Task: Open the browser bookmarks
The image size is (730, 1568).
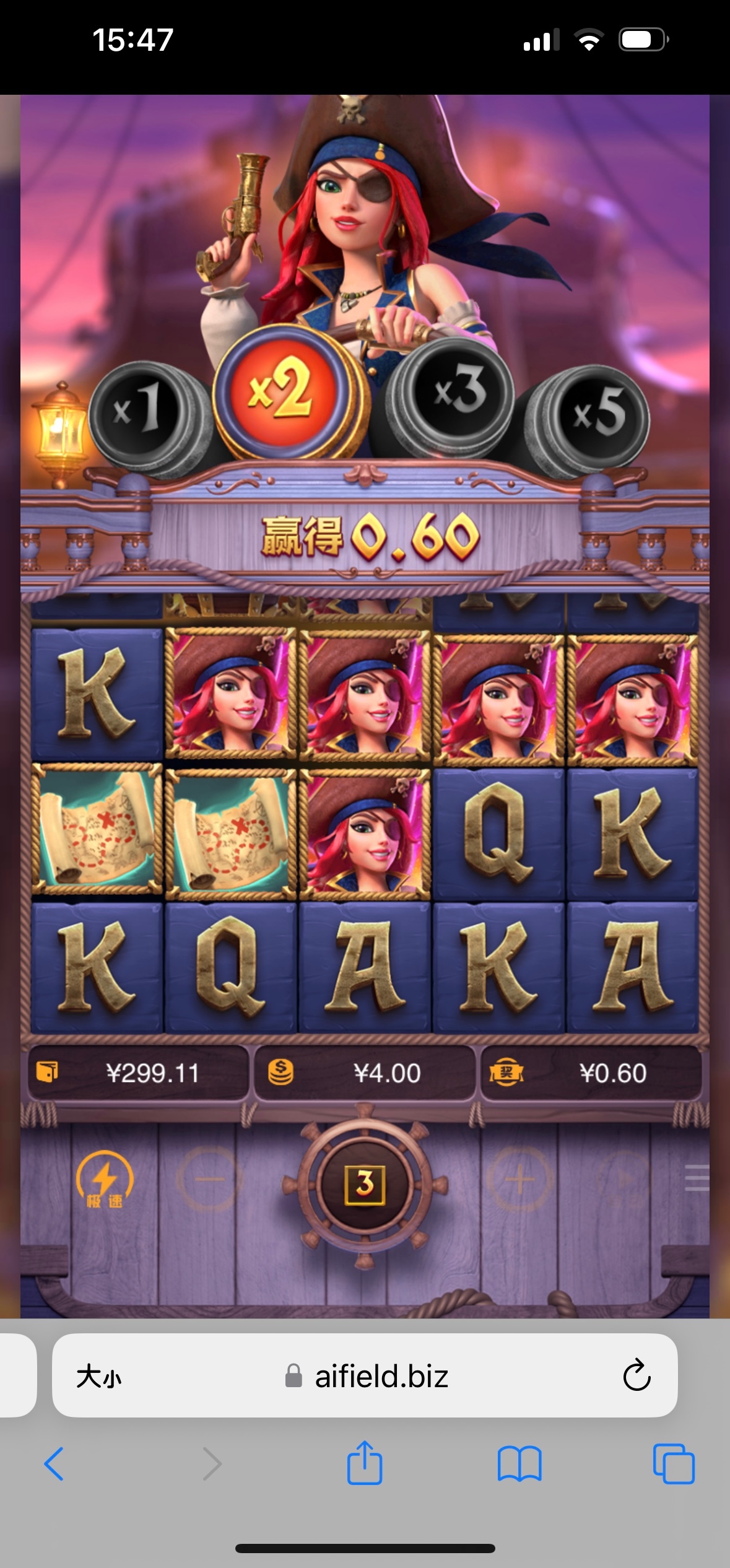Action: (519, 1463)
